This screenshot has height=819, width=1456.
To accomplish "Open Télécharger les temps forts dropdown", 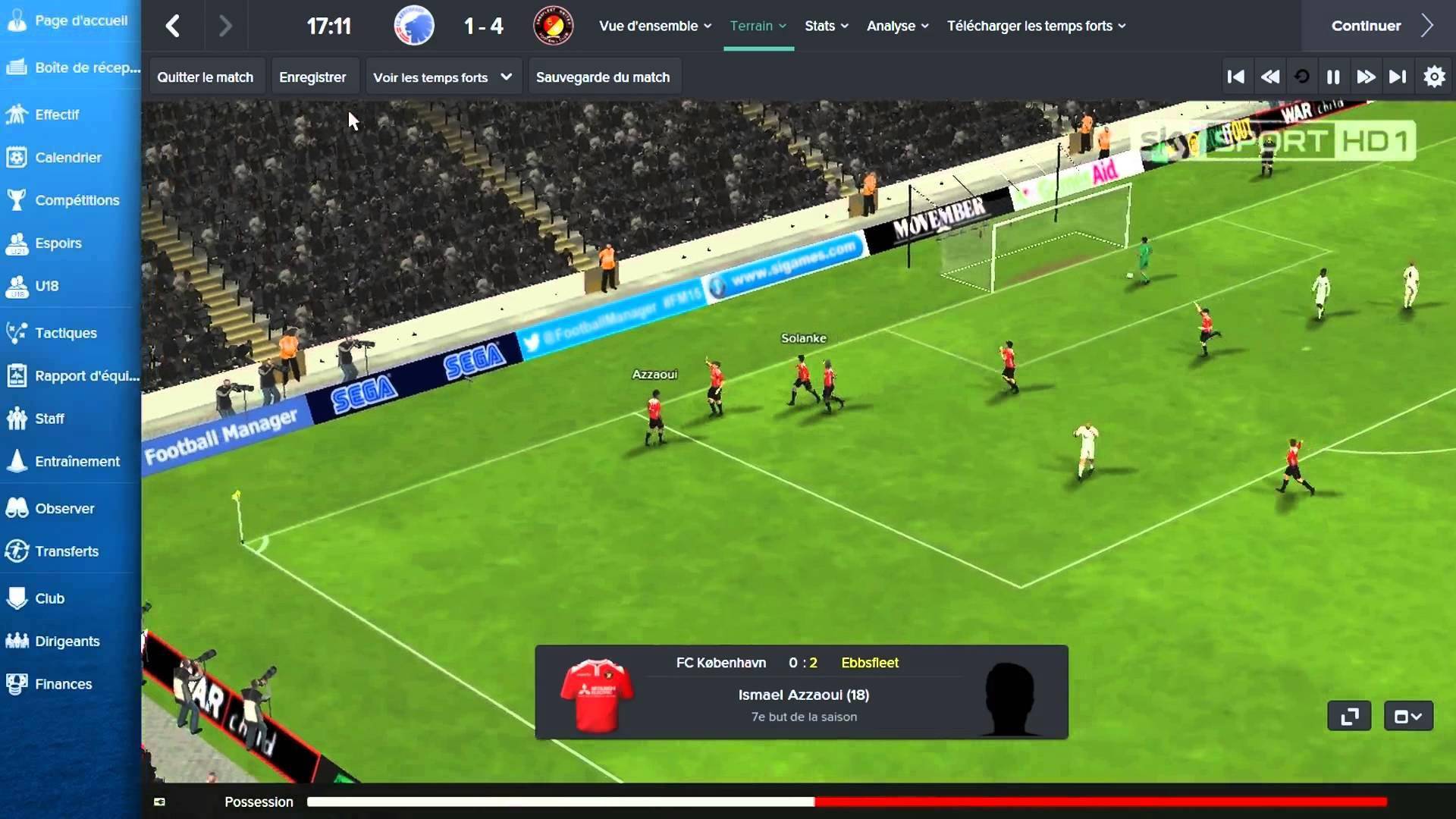I will (1036, 26).
